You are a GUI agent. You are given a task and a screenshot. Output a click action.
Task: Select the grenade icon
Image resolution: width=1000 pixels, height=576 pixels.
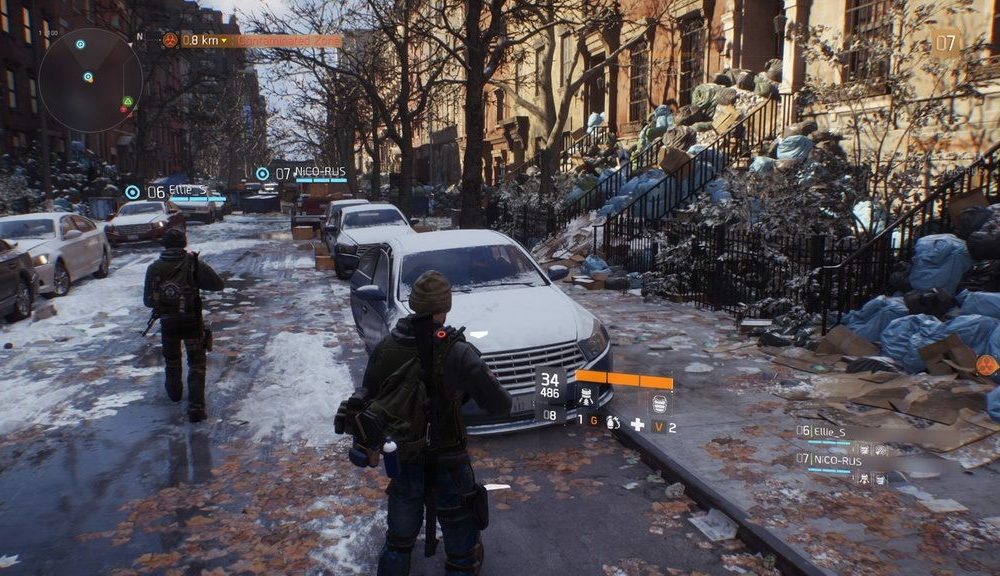tap(612, 423)
